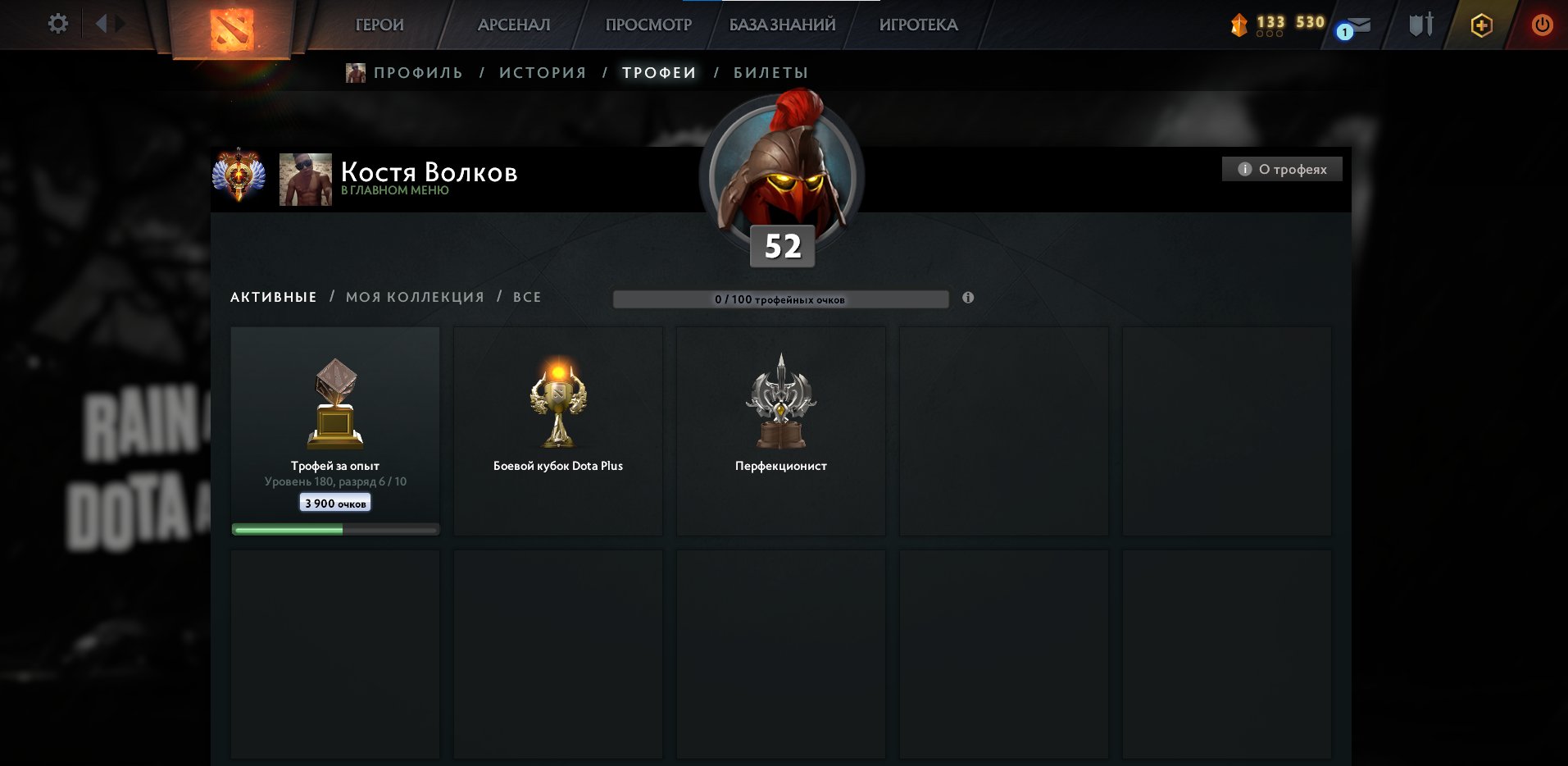Click the power/quit button

1544,25
